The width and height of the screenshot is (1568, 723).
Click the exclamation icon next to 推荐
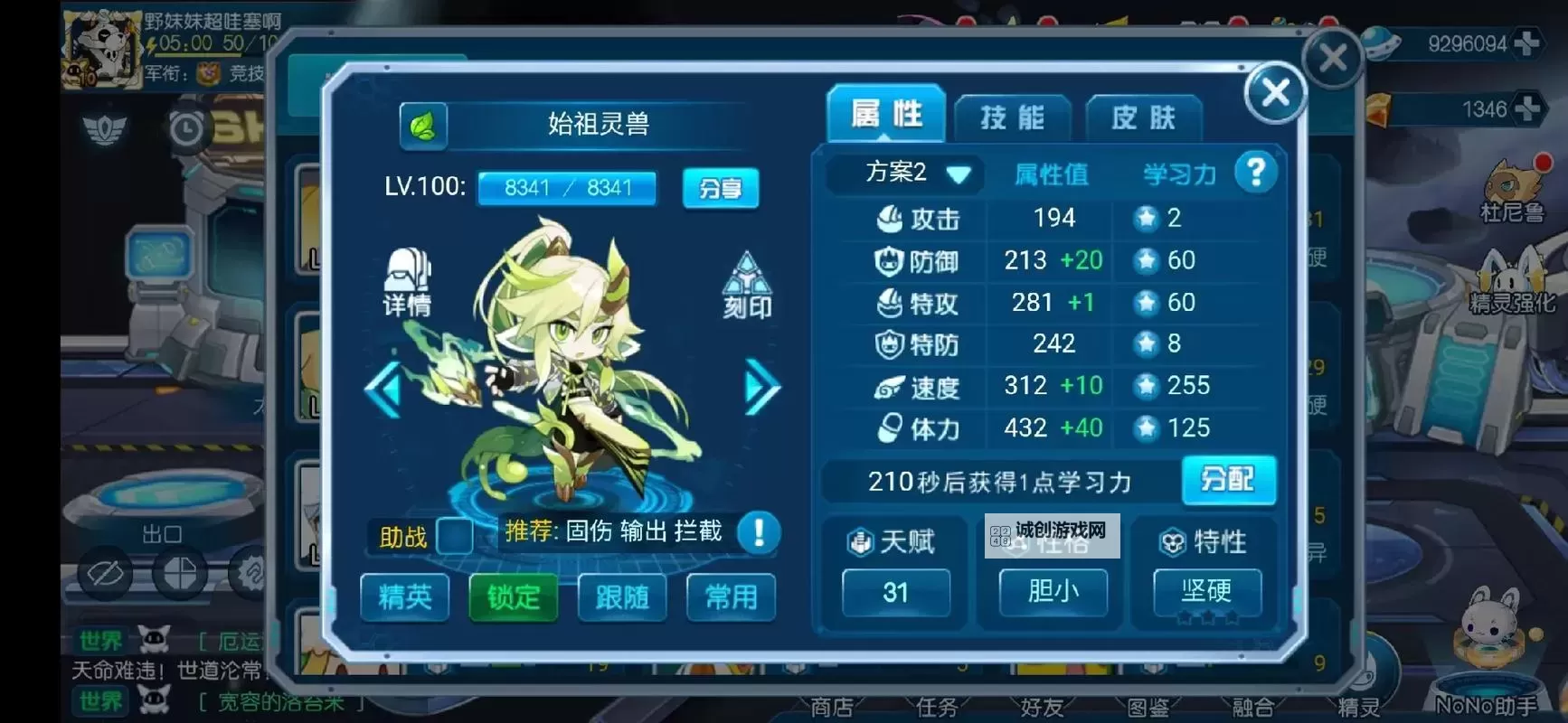pos(760,533)
